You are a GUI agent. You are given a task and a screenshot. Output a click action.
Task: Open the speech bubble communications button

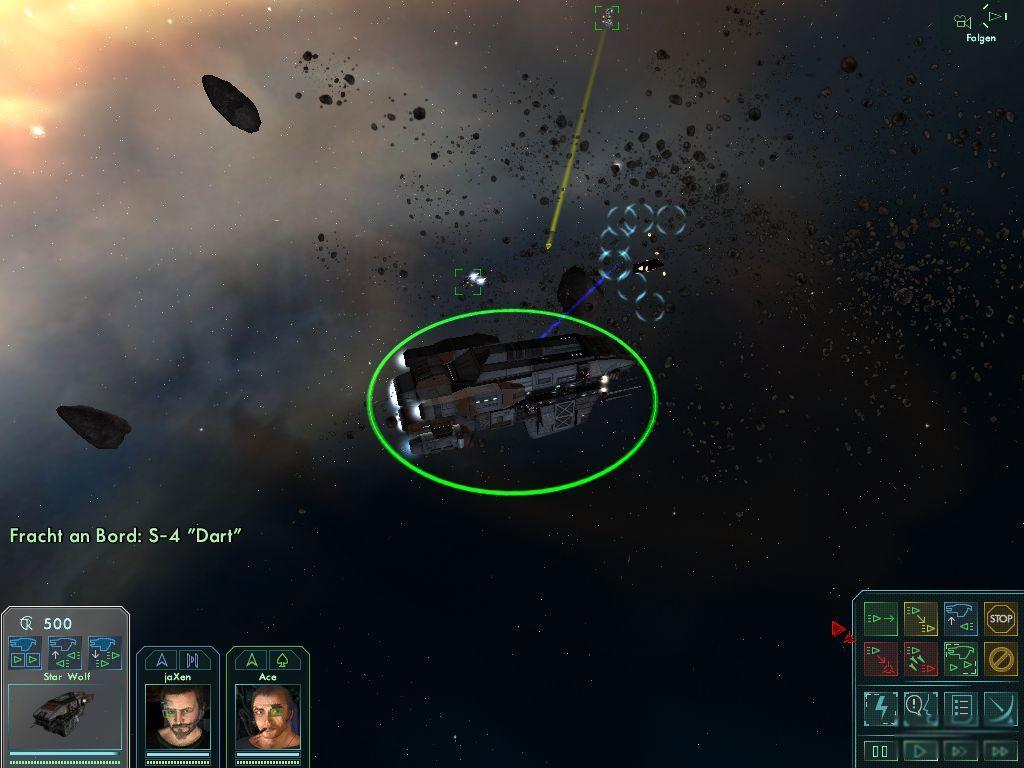coord(920,708)
